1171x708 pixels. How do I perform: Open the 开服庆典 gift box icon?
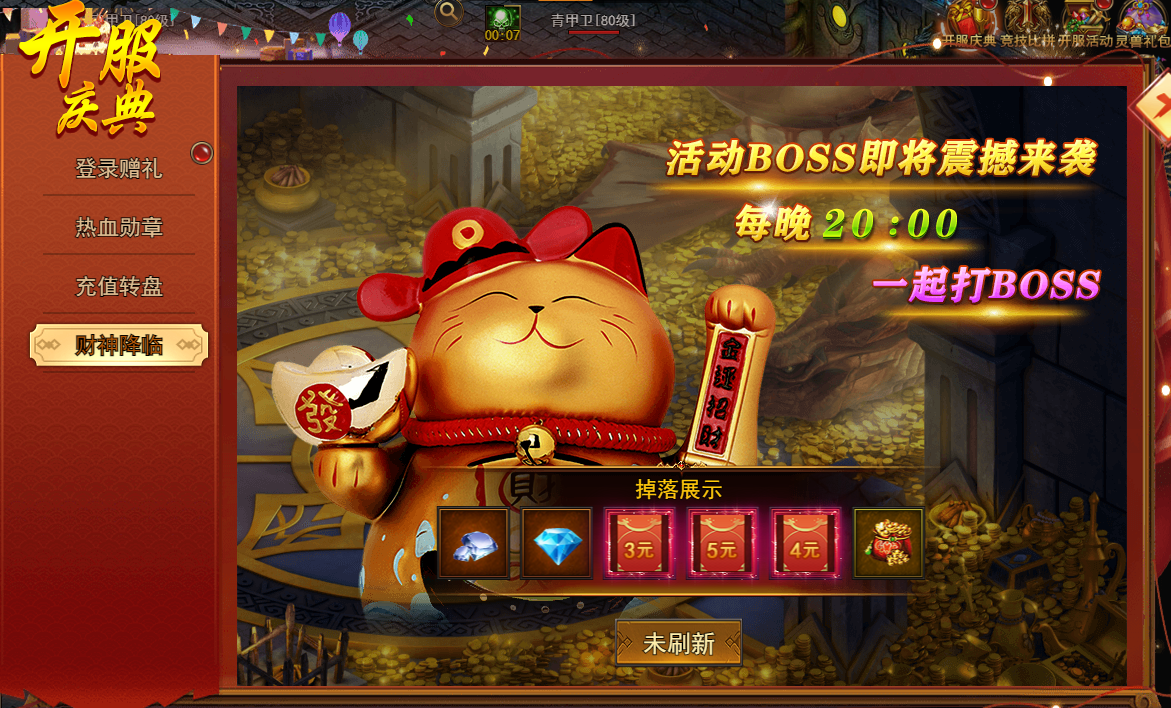coord(969,20)
